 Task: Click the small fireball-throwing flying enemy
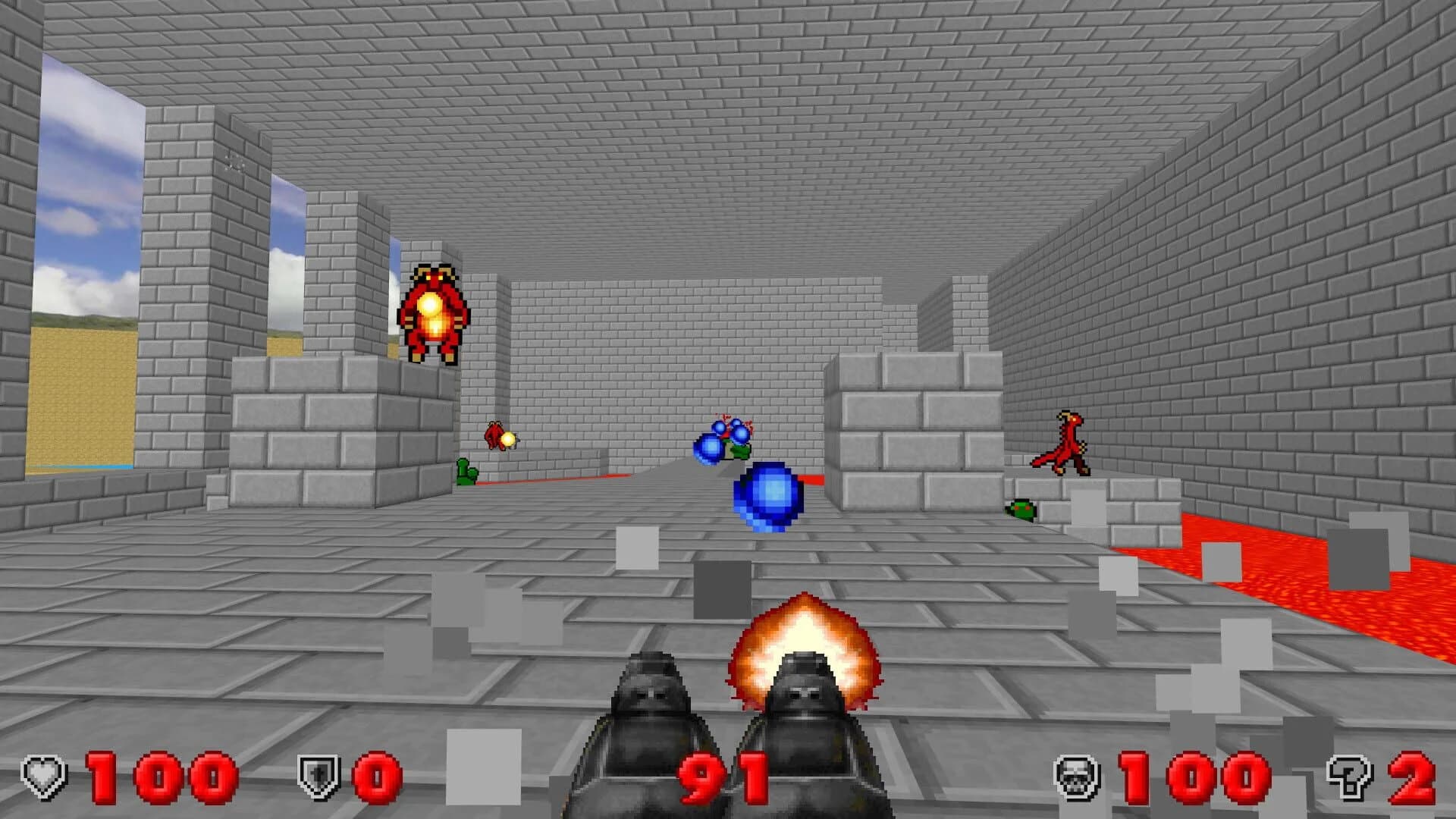[x=497, y=436]
